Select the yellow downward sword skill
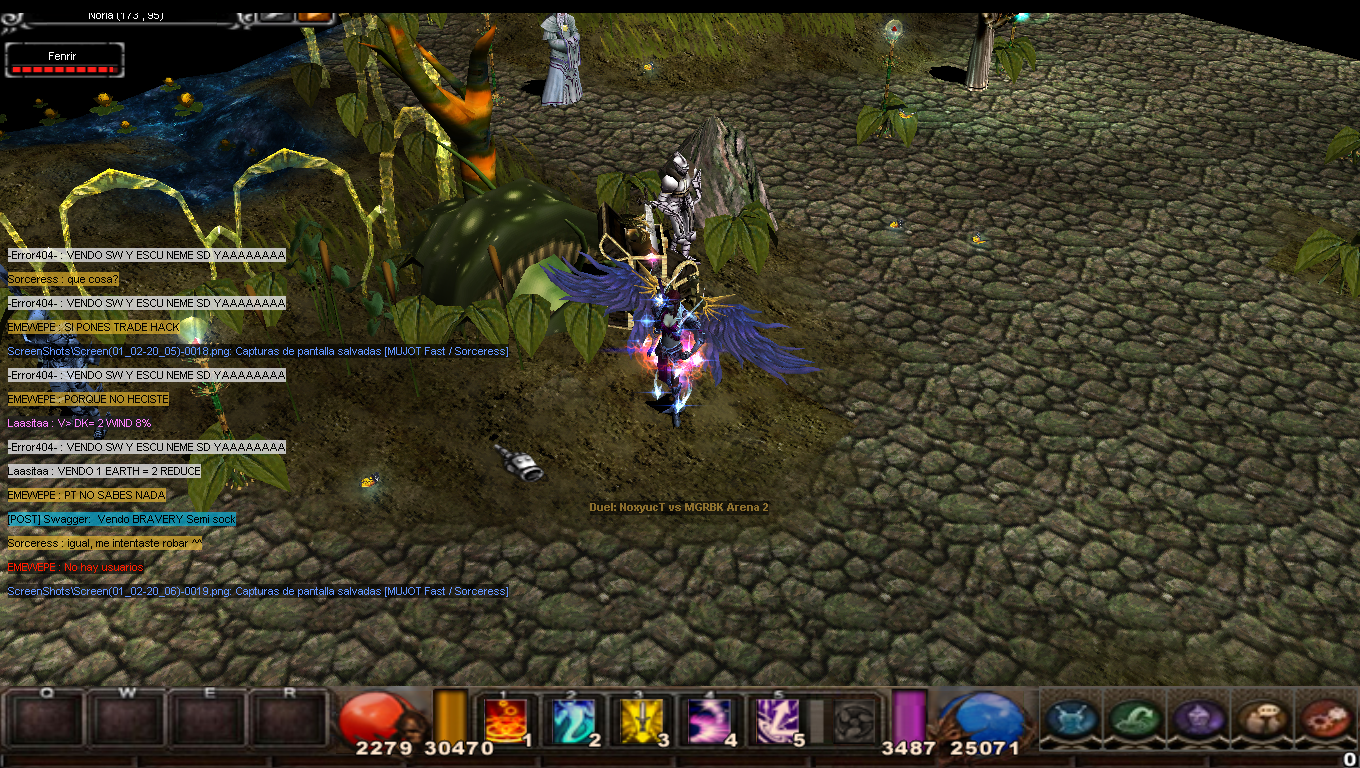Image resolution: width=1360 pixels, height=768 pixels. [642, 720]
